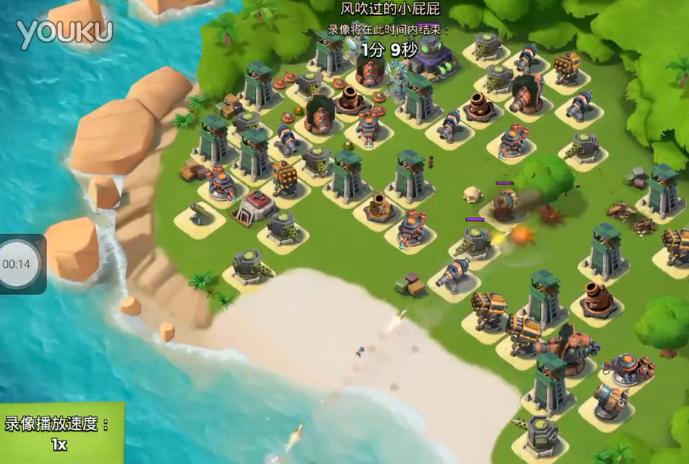689x464 pixels.
Task: Tap the 00:14 screen recorder widget
Action: tap(17, 264)
